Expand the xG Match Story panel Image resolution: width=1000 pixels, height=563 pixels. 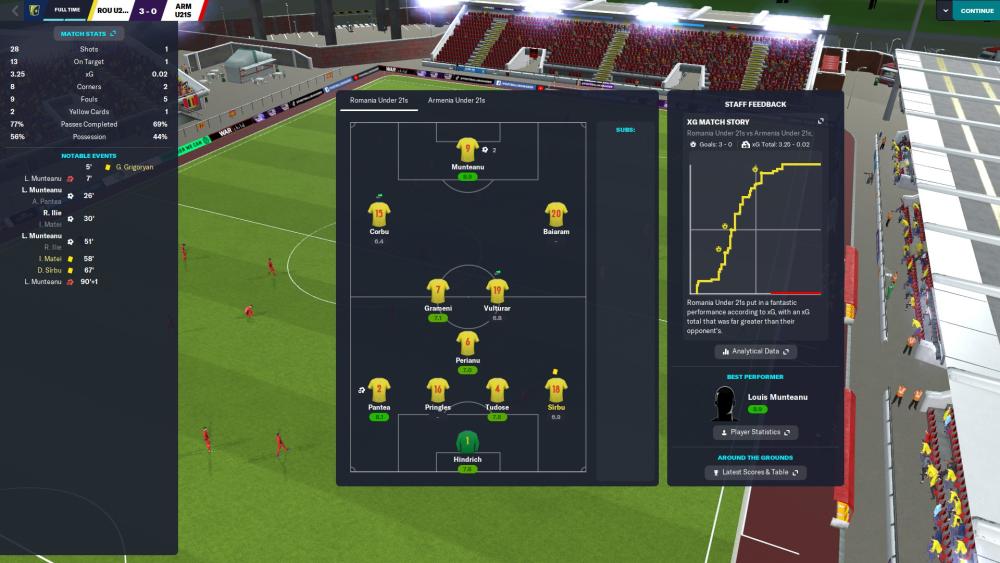(x=821, y=121)
